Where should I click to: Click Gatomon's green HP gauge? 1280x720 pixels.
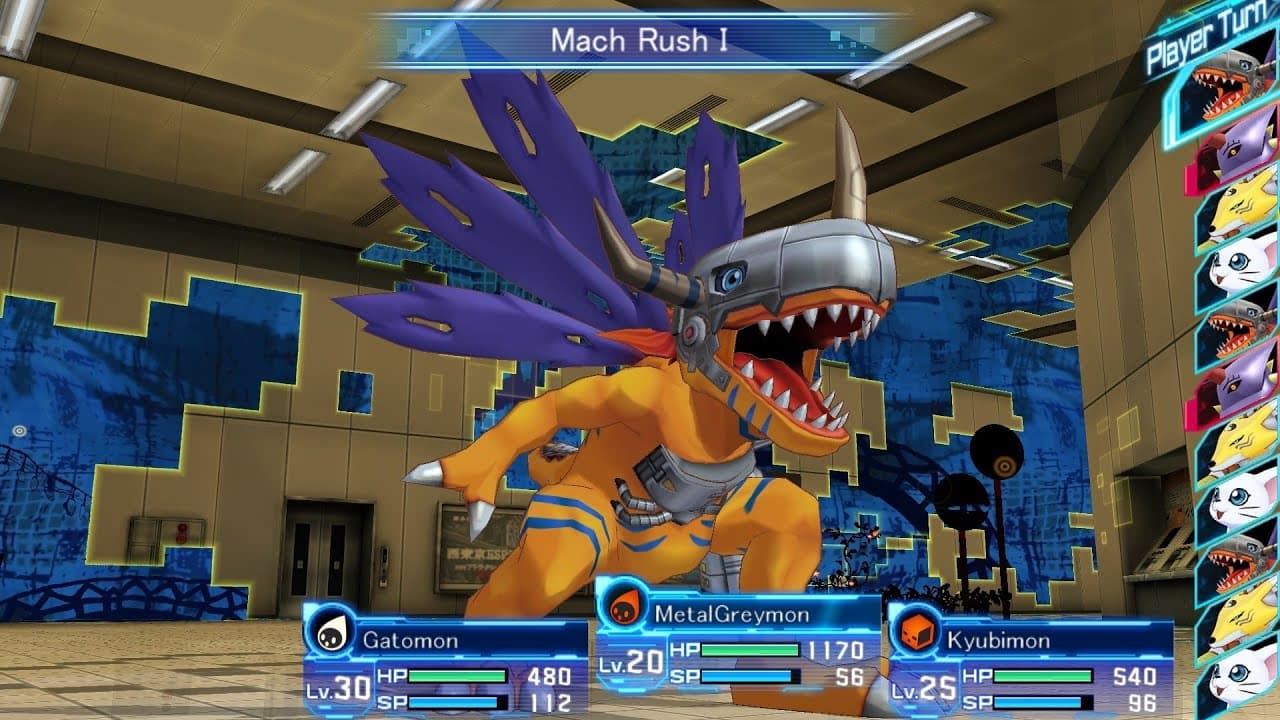(x=455, y=677)
